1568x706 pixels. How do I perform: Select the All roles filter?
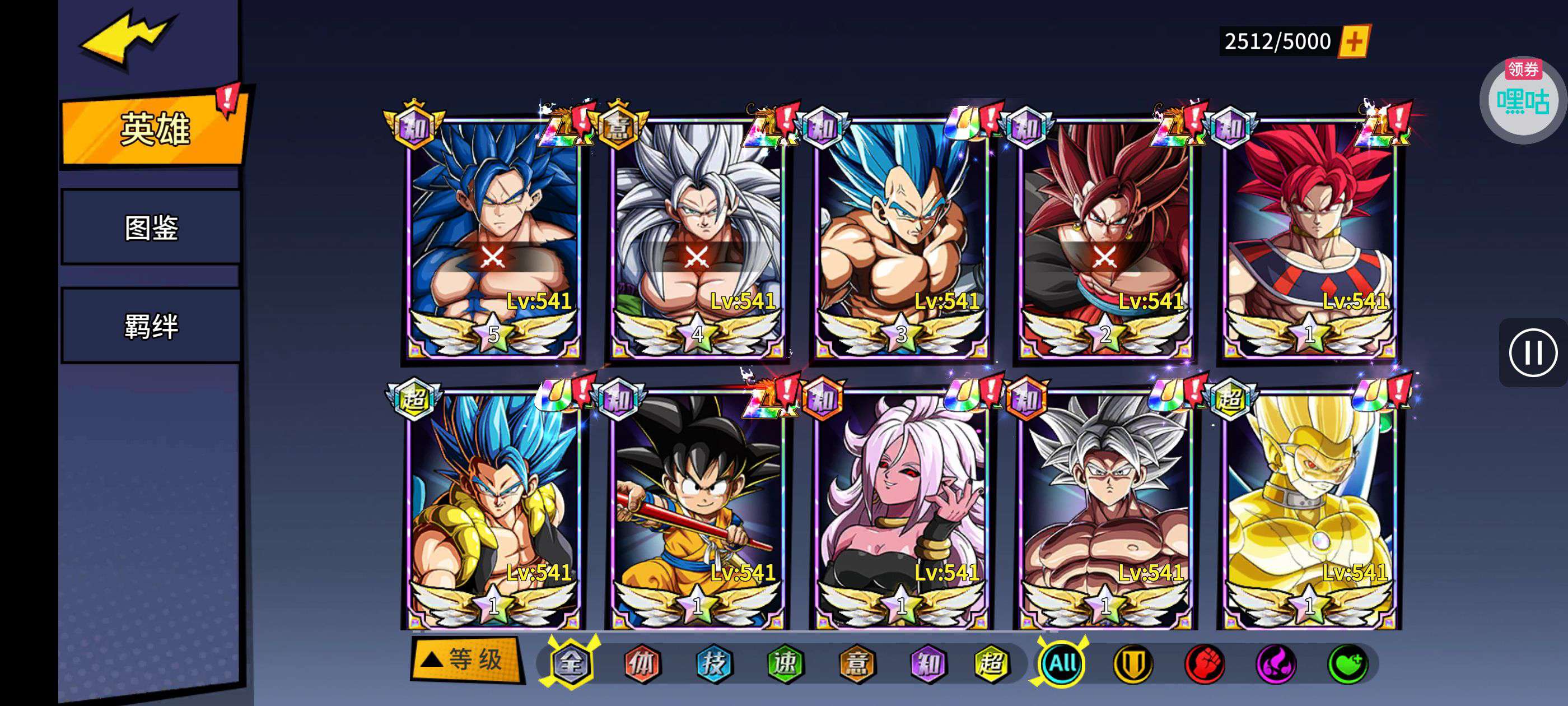(x=1062, y=663)
